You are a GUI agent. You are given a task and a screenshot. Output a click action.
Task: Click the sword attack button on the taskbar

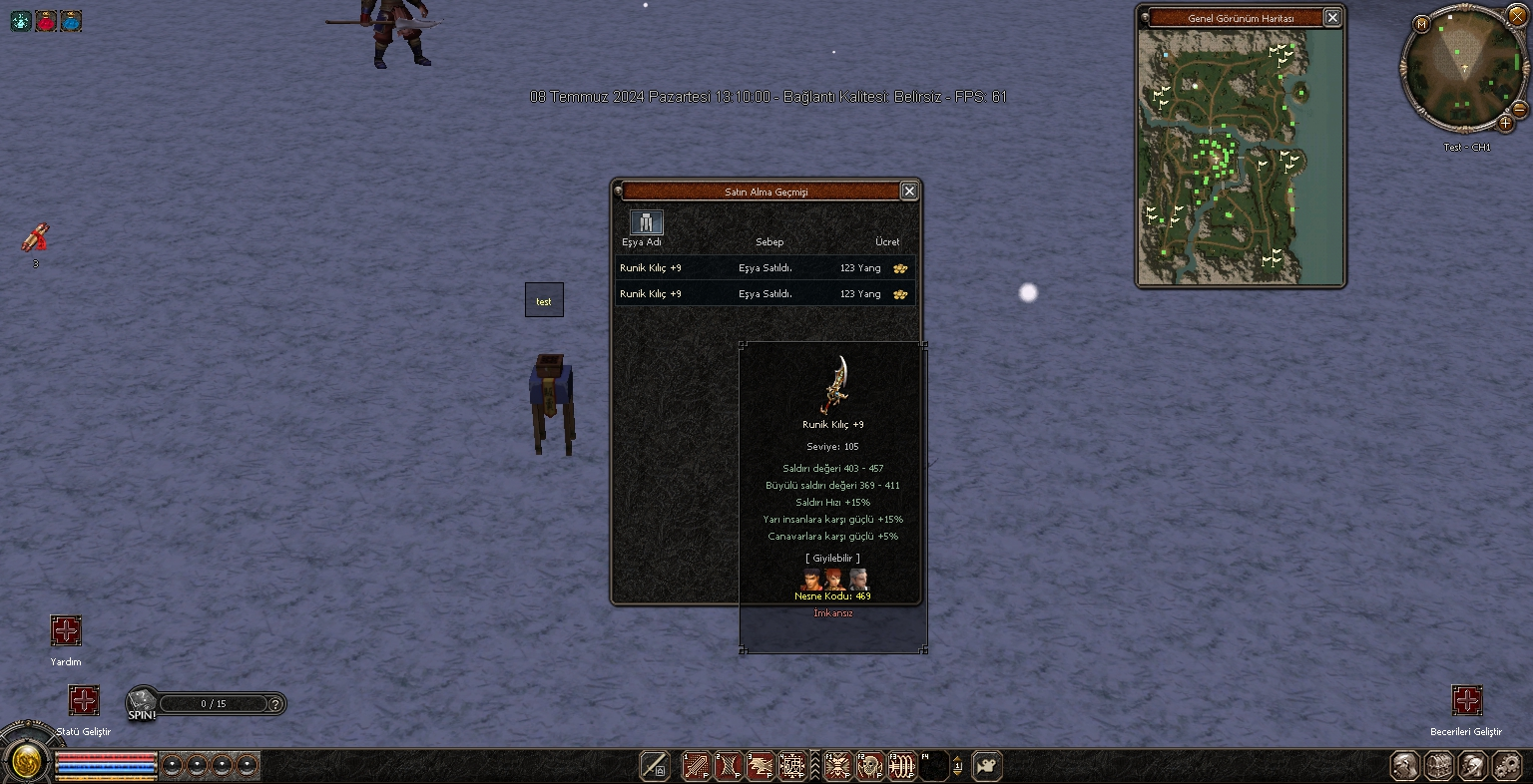655,766
